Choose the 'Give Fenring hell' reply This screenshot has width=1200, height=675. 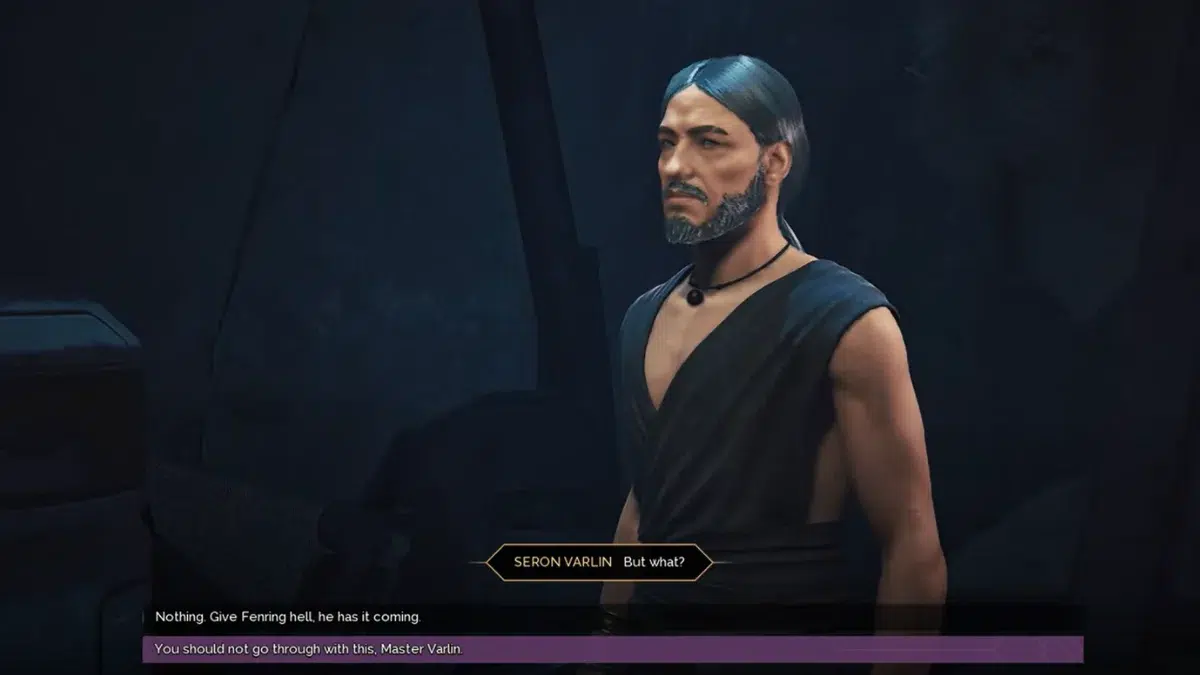click(x=288, y=617)
